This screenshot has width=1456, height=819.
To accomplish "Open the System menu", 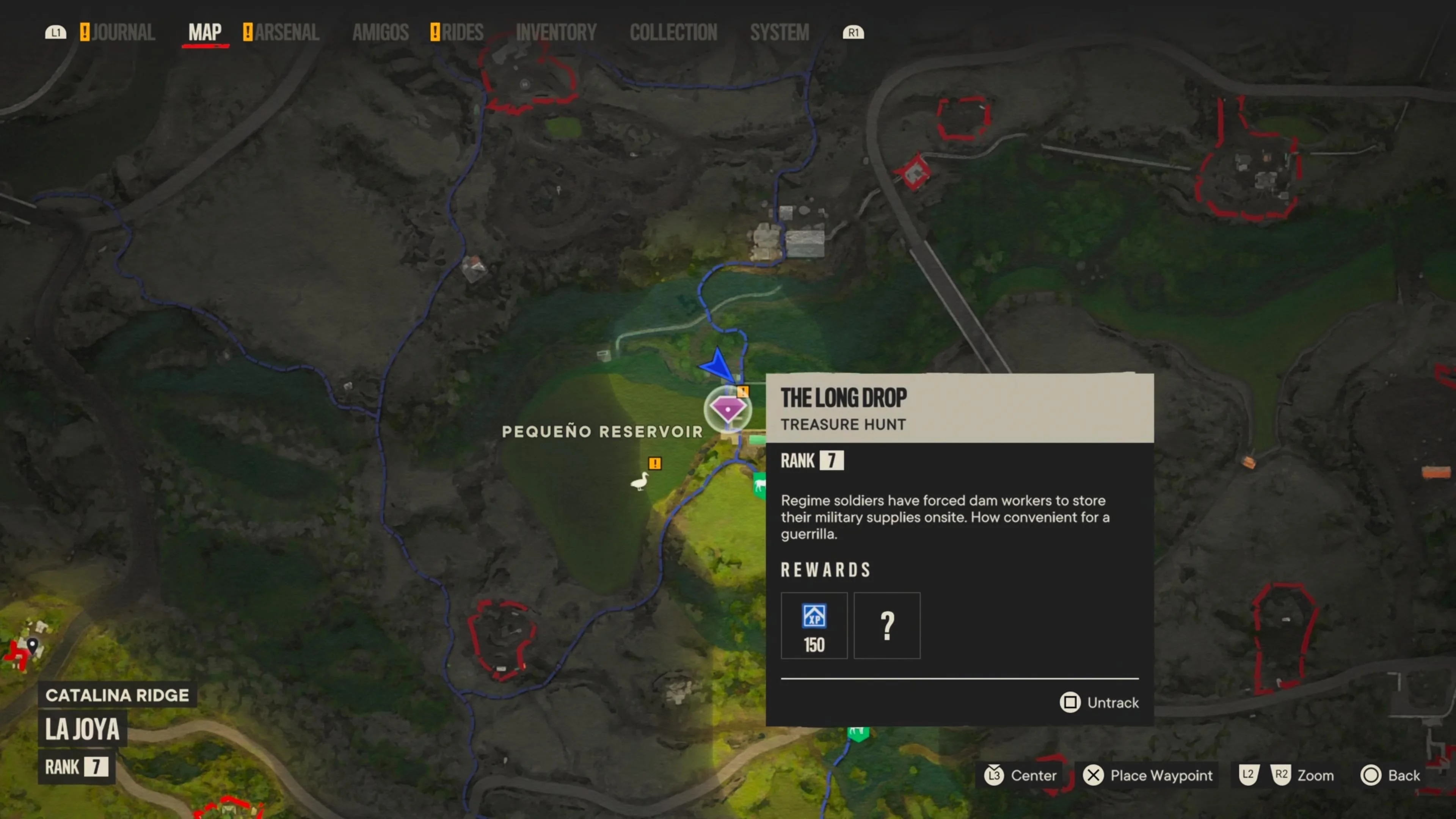I will (780, 32).
